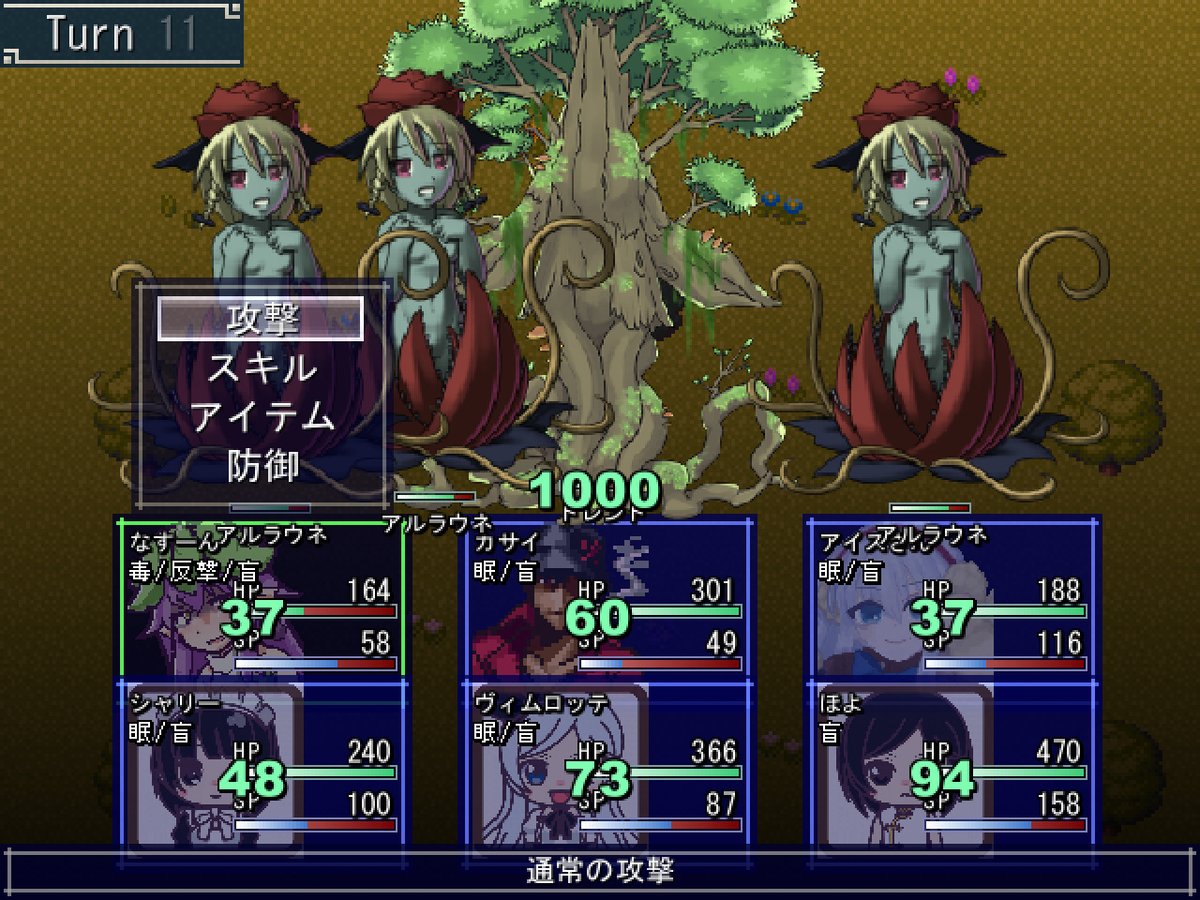Click ヴィムロッテ's party status panel
This screenshot has height=900, width=1200.
click(606, 763)
